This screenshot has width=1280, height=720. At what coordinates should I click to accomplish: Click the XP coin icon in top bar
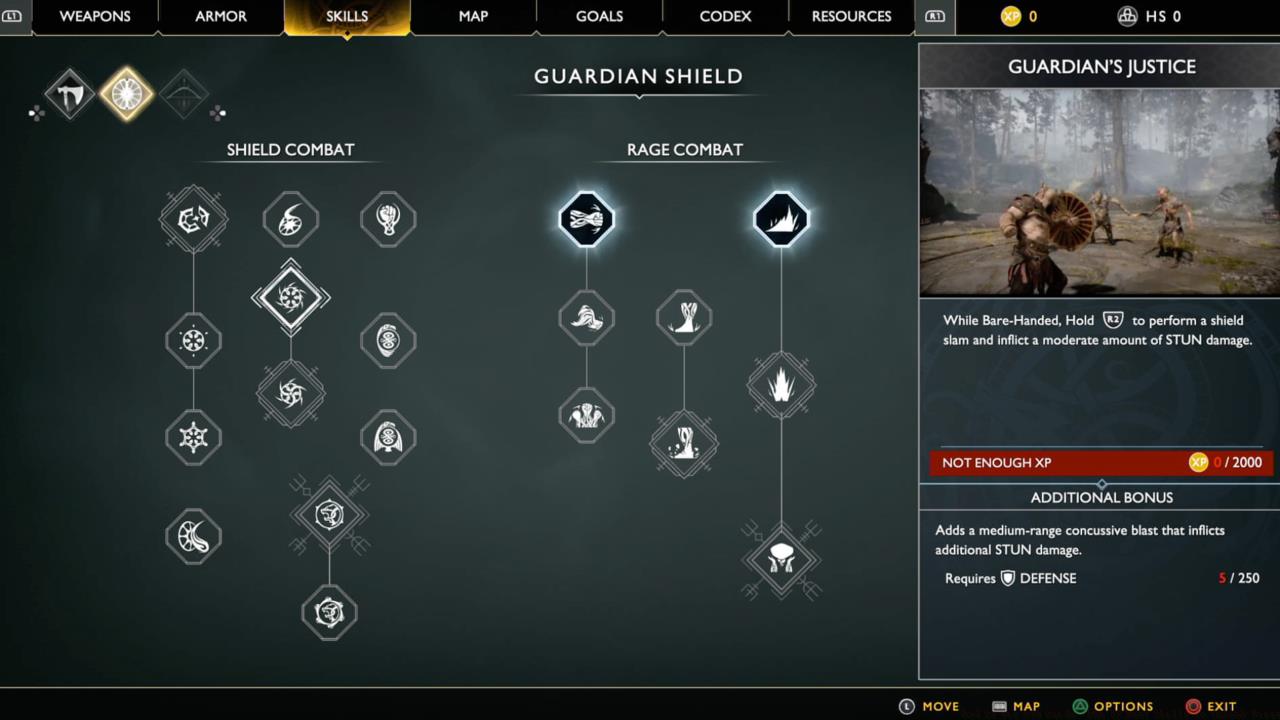[x=1010, y=16]
